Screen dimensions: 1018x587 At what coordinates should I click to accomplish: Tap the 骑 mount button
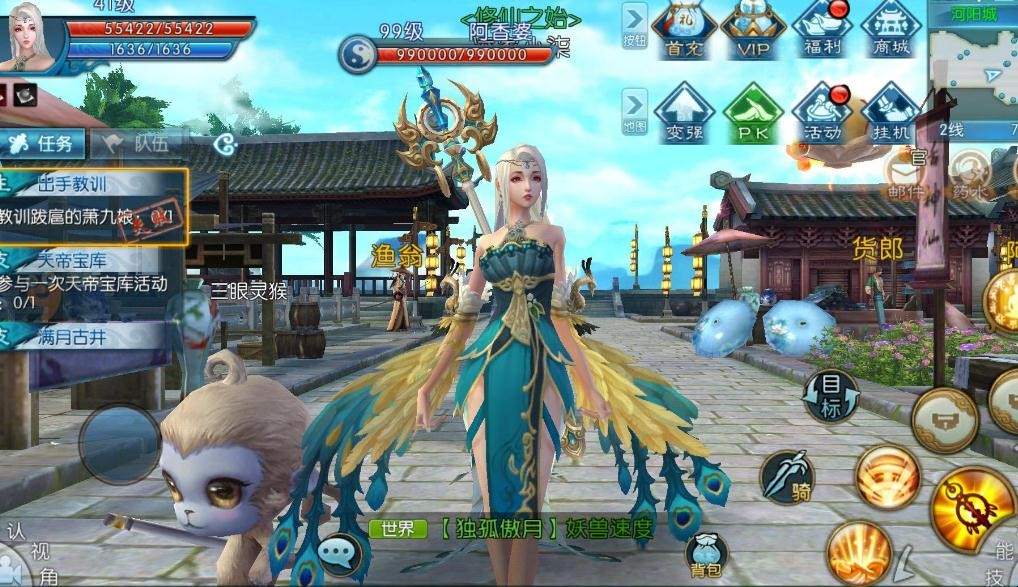787,477
